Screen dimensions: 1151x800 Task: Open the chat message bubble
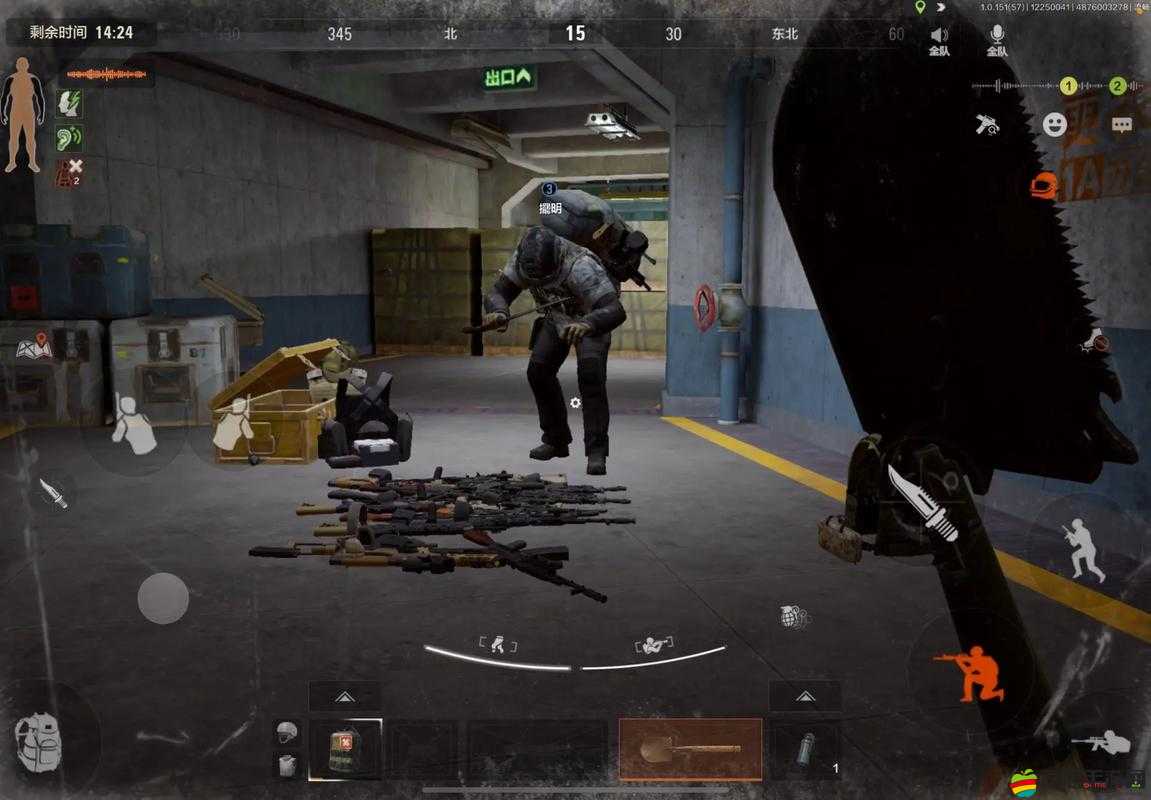pyautogui.click(x=1122, y=125)
